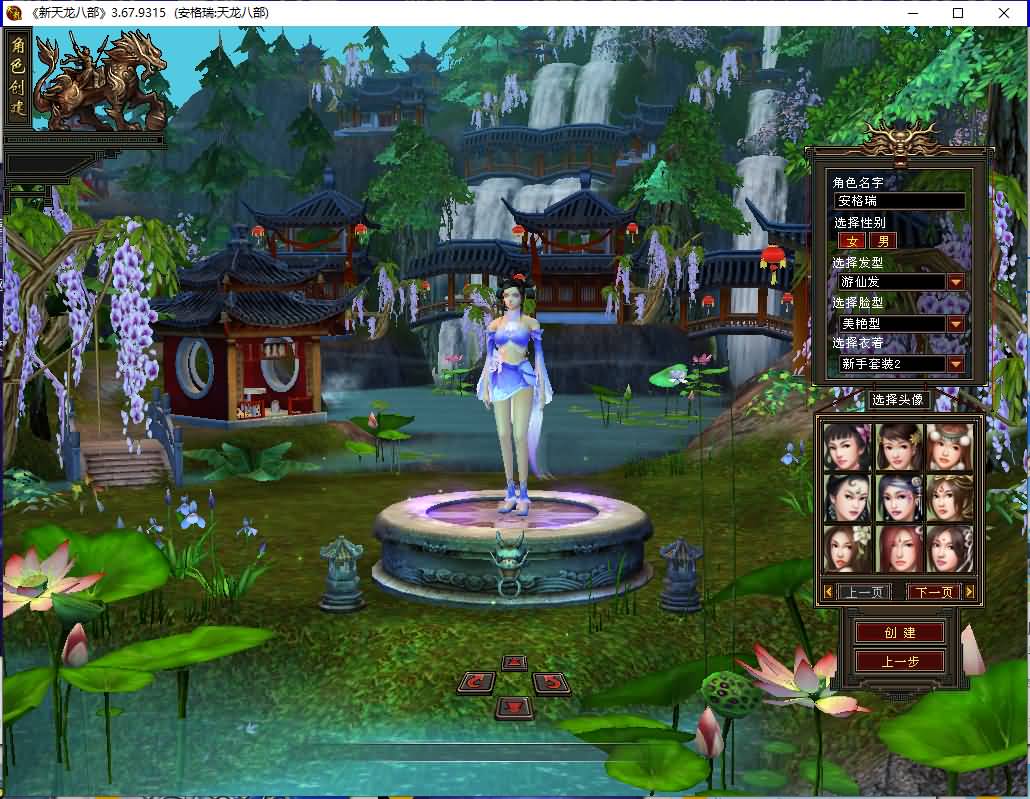
Task: Choose the portrait with blue-purple hair
Action: tap(899, 497)
